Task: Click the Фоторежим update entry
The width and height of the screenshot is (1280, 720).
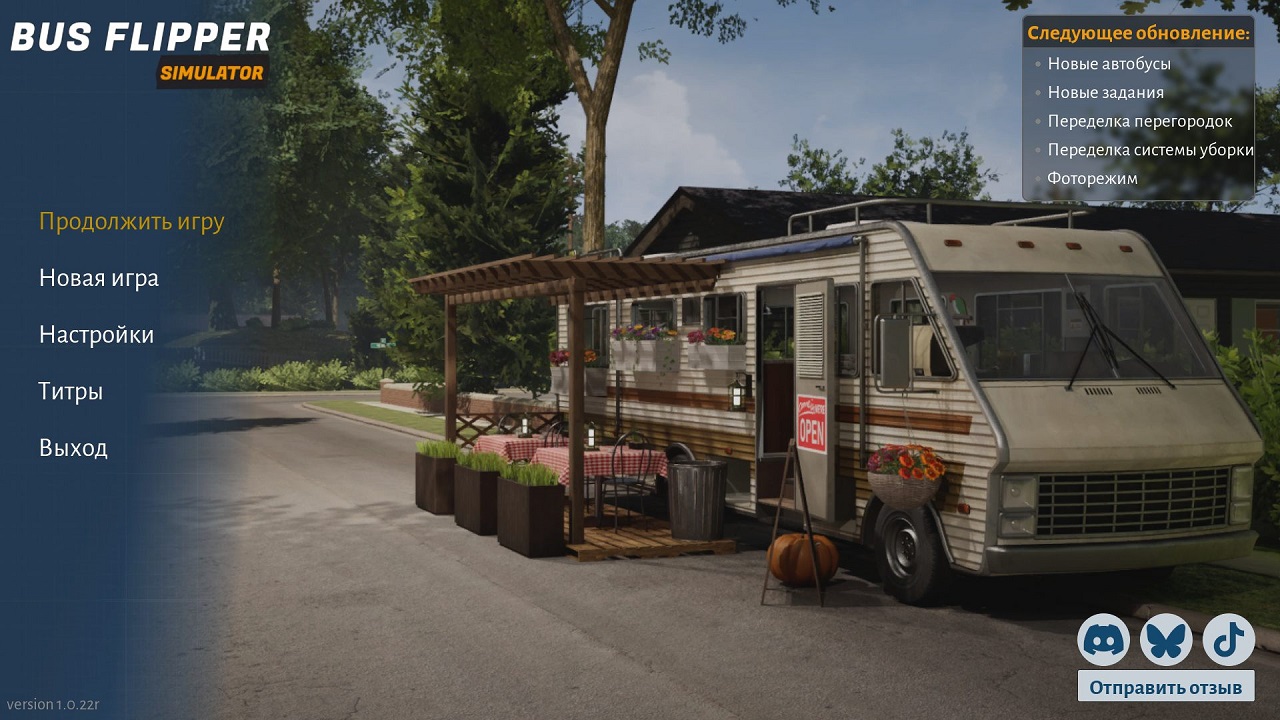Action: click(x=1092, y=178)
